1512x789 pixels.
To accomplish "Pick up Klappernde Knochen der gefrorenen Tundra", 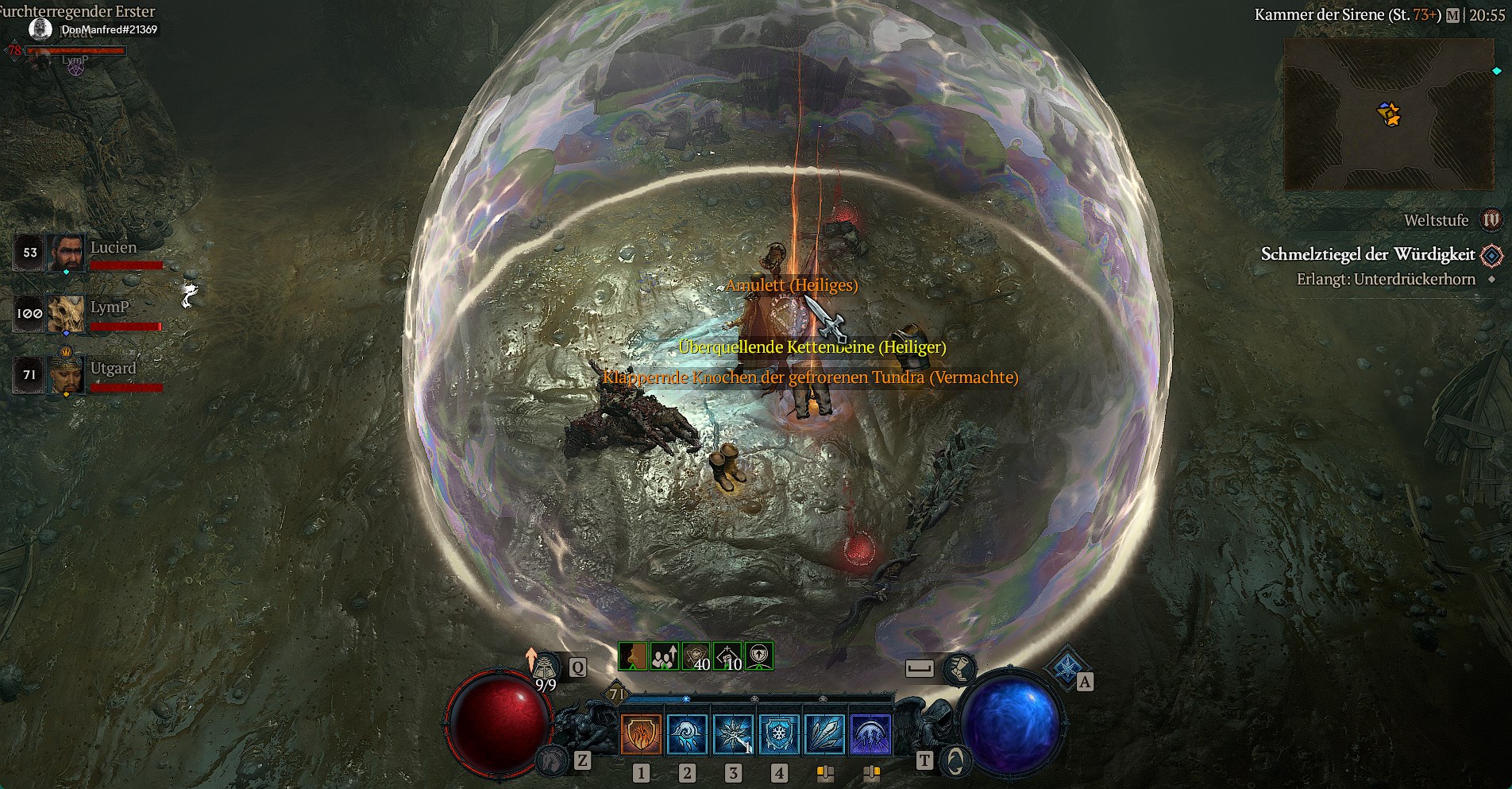I will (810, 377).
